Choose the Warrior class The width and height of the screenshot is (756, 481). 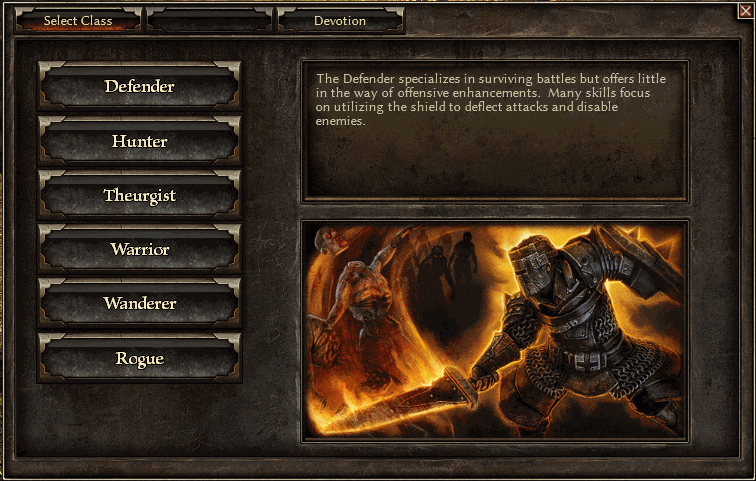[139, 250]
